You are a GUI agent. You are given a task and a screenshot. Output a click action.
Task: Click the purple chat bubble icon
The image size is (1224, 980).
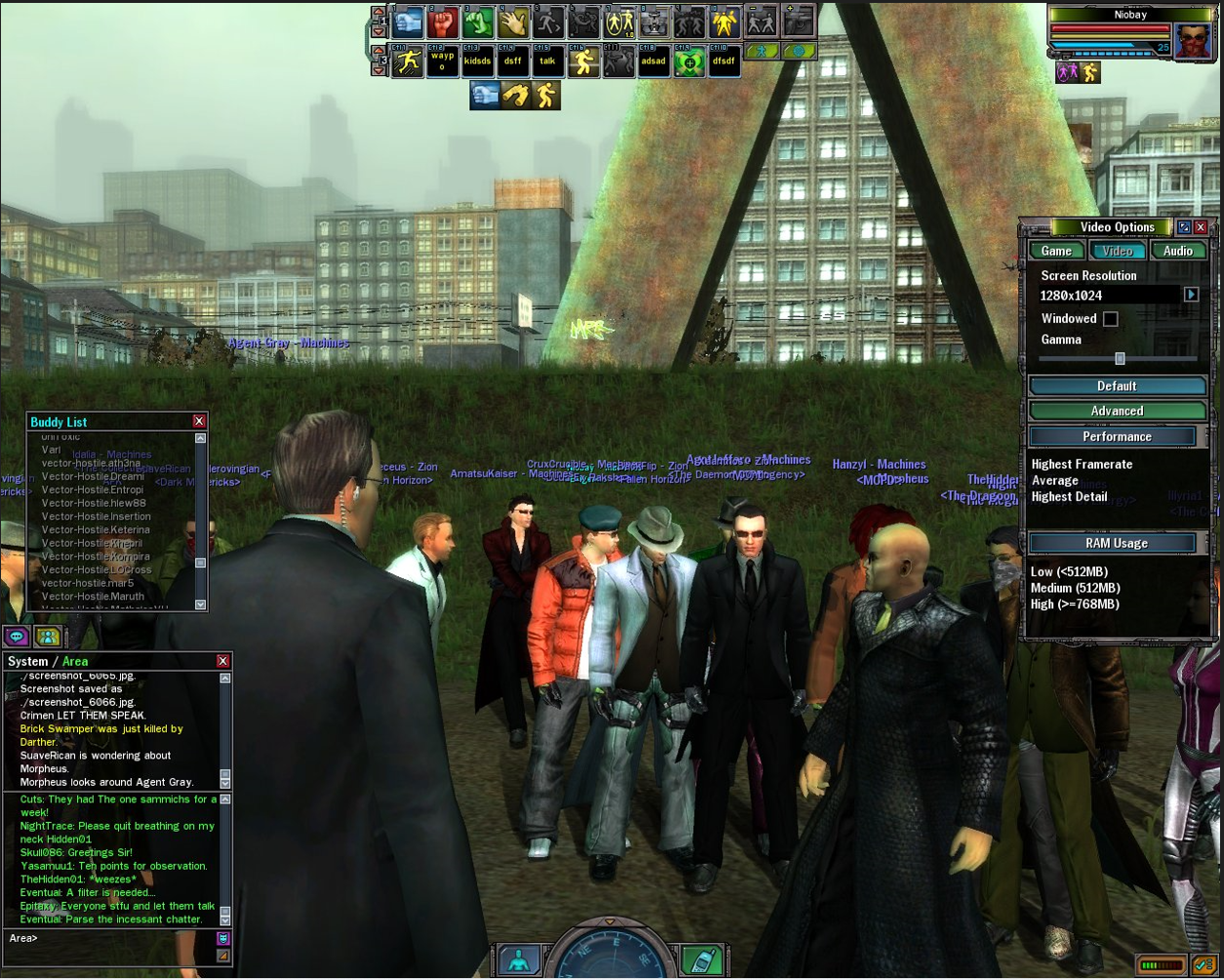pos(17,637)
